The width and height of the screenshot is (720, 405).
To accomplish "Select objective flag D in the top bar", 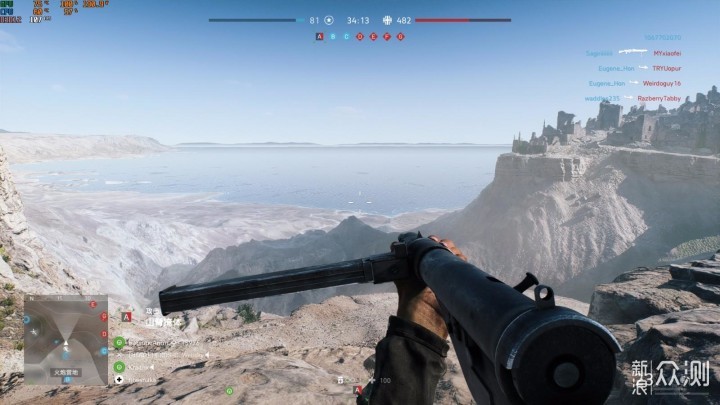I will pyautogui.click(x=360, y=36).
